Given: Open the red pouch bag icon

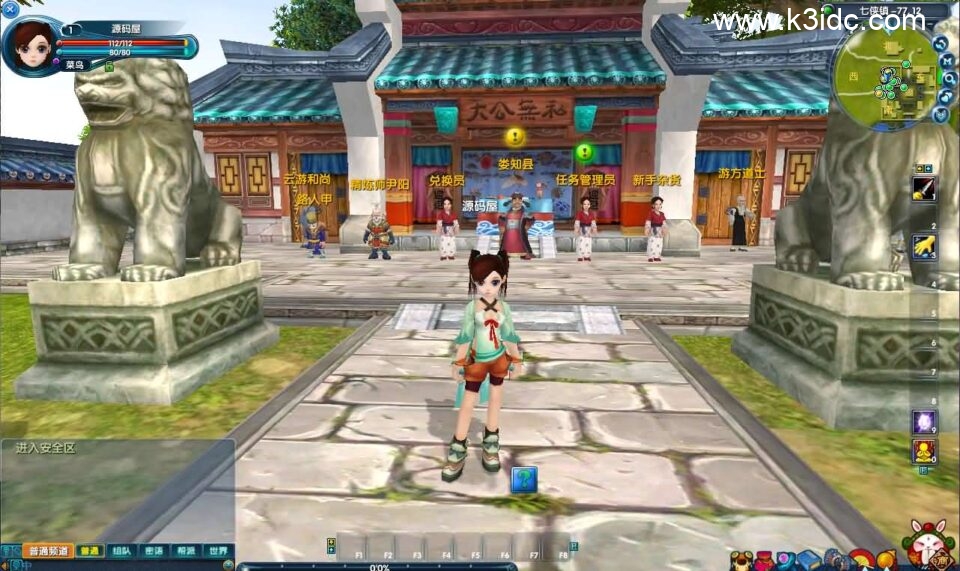Looking at the screenshot, I should (x=764, y=560).
